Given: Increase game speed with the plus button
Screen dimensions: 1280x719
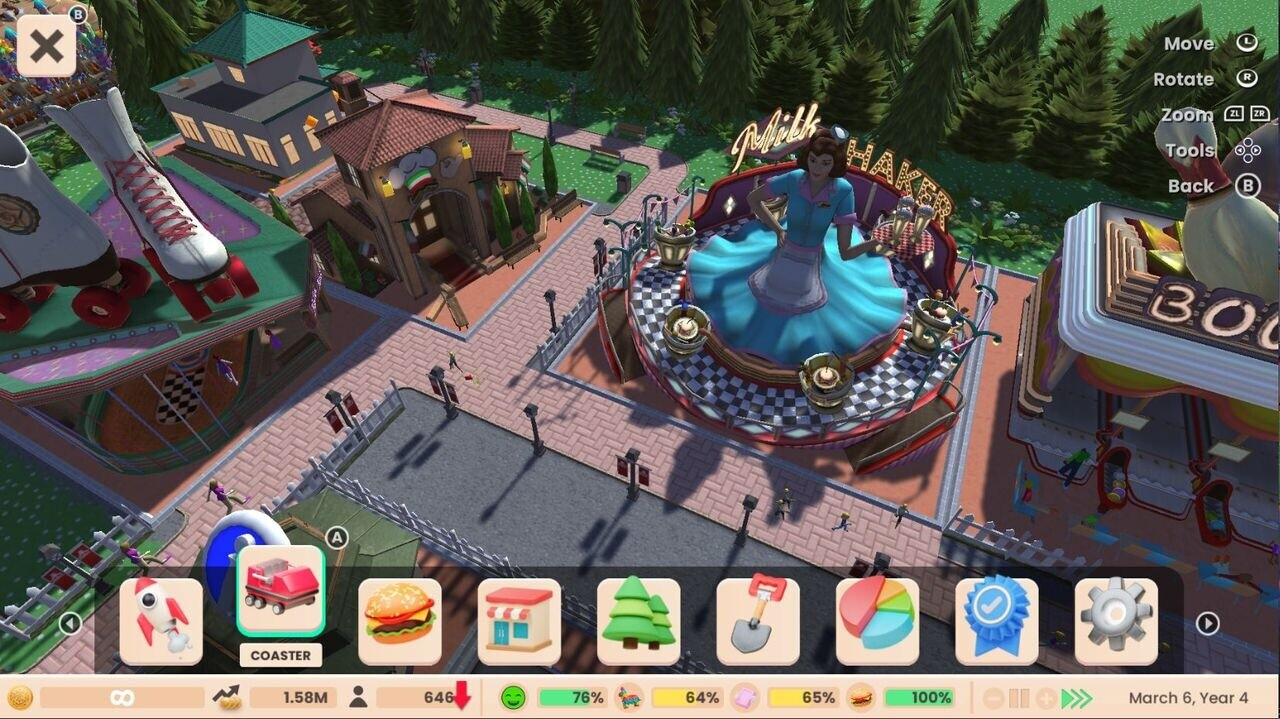Looking at the screenshot, I should [x=1046, y=698].
